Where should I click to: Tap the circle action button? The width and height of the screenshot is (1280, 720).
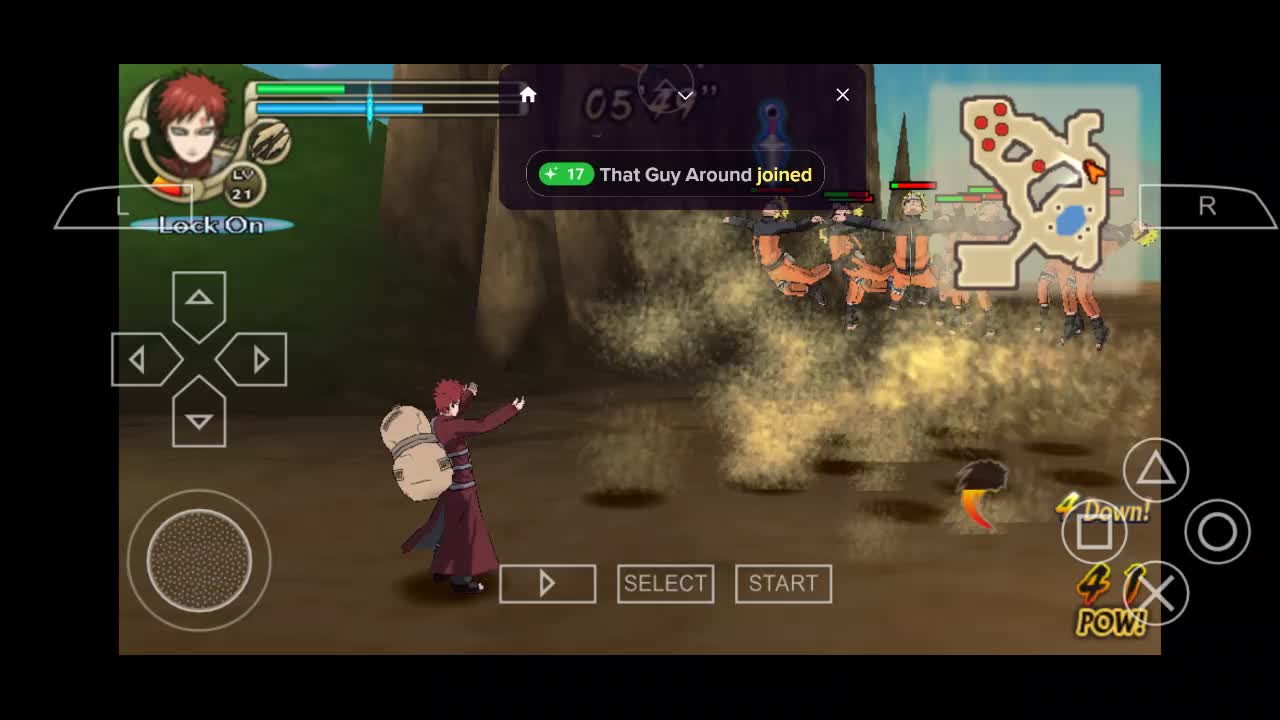(x=1217, y=532)
